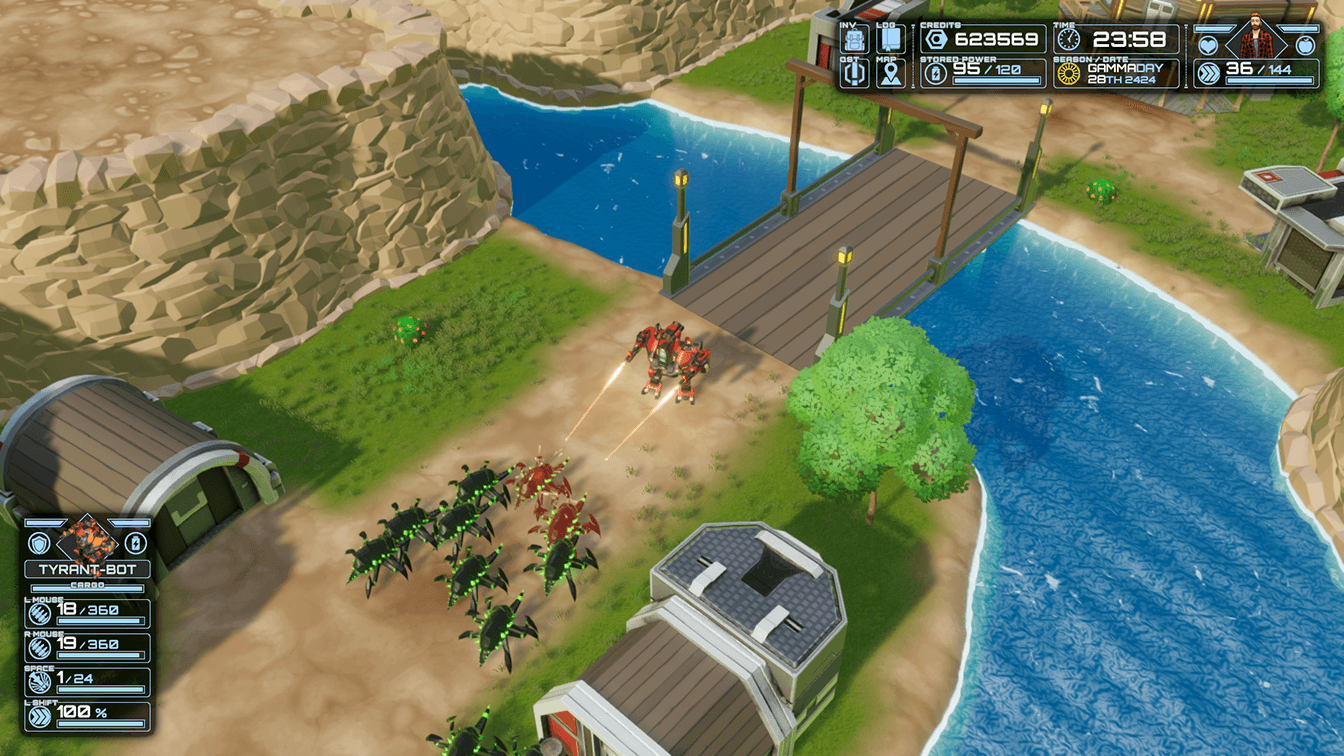Click the mech battery icon
The height and width of the screenshot is (756, 1344).
(x=135, y=542)
